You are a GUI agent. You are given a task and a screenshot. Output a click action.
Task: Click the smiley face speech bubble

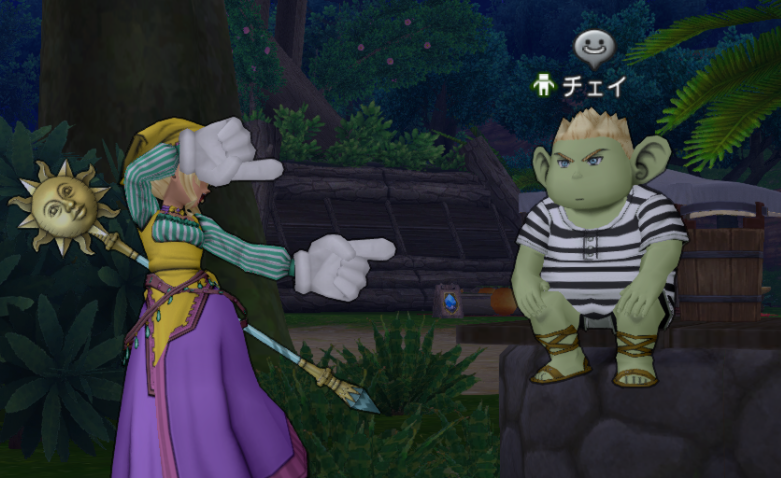593,46
